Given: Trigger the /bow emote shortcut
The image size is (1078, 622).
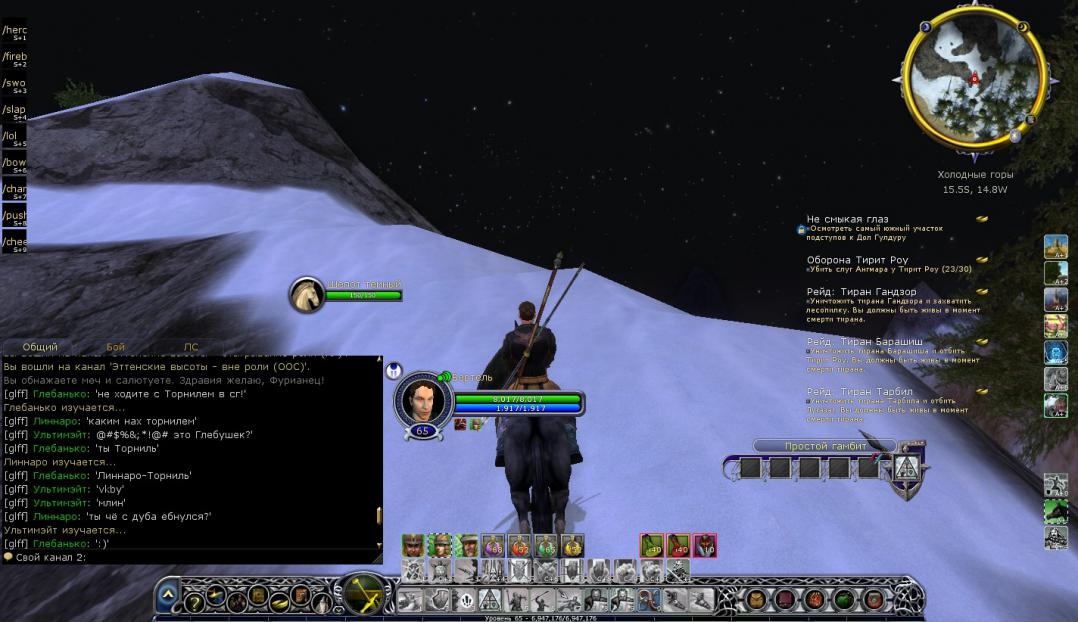Looking at the screenshot, I should pyautogui.click(x=14, y=163).
